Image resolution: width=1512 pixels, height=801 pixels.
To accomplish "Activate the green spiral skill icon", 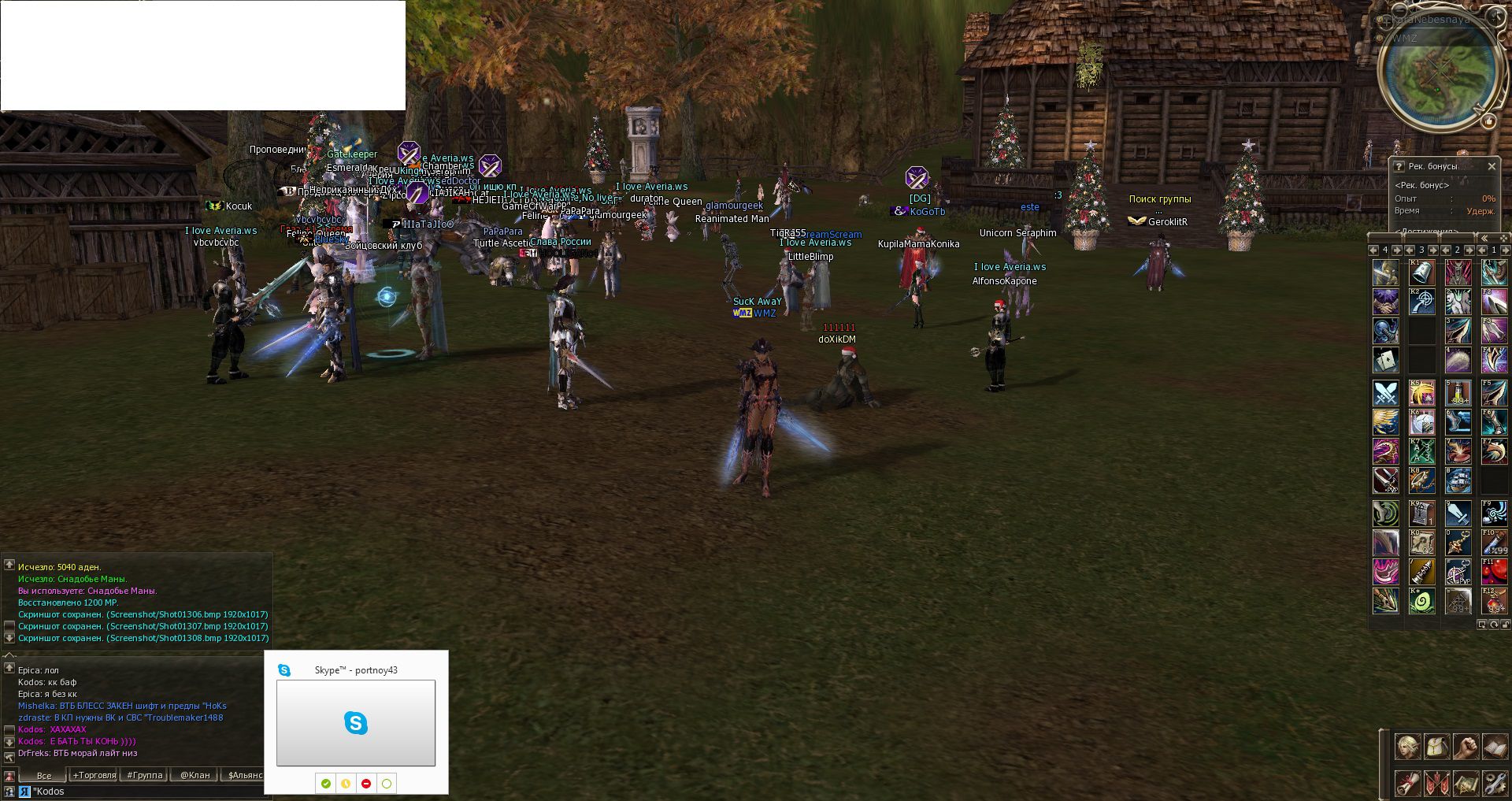I will (x=1421, y=601).
